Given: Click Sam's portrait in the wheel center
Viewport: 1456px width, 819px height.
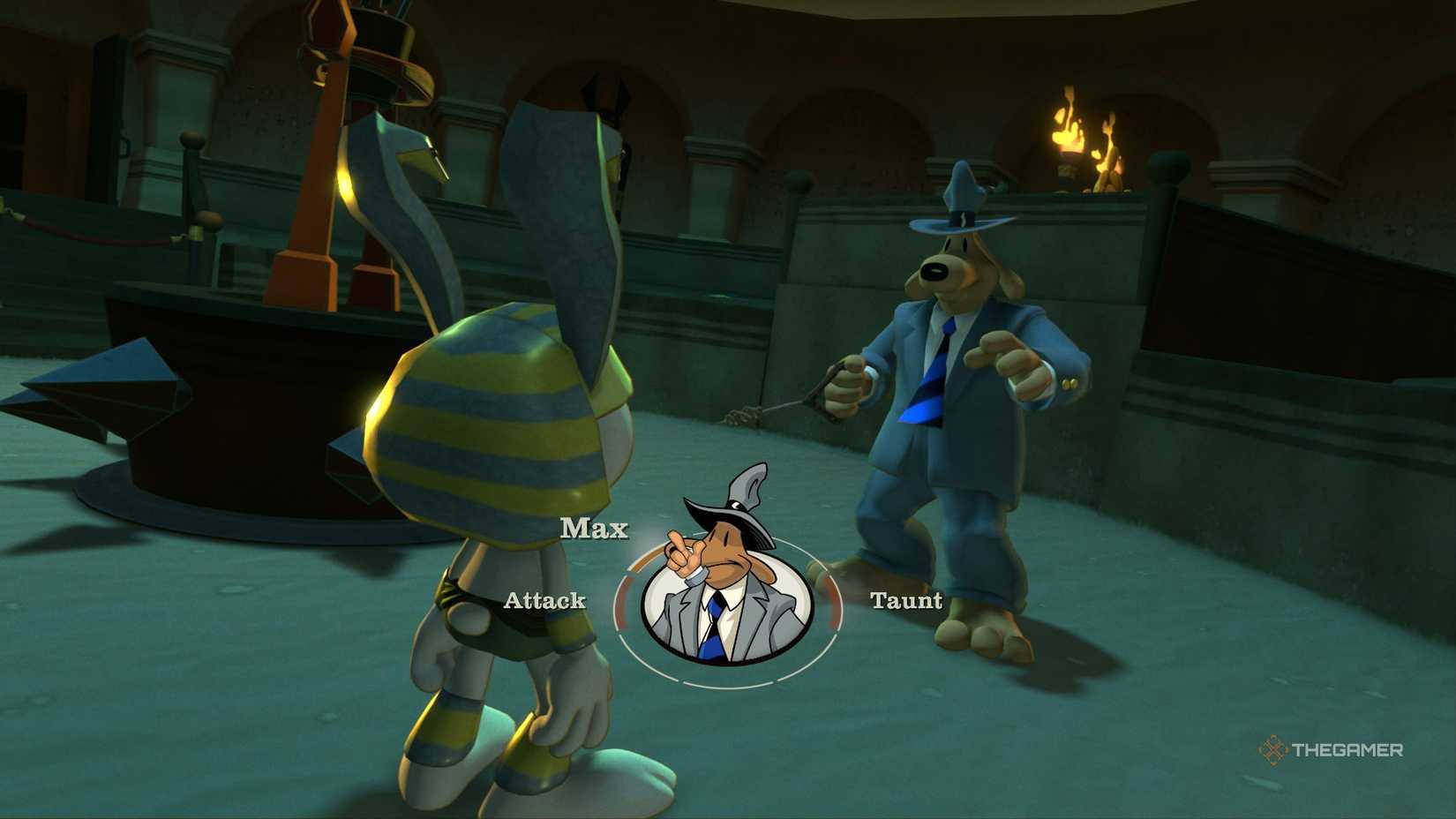Looking at the screenshot, I should point(726,601).
